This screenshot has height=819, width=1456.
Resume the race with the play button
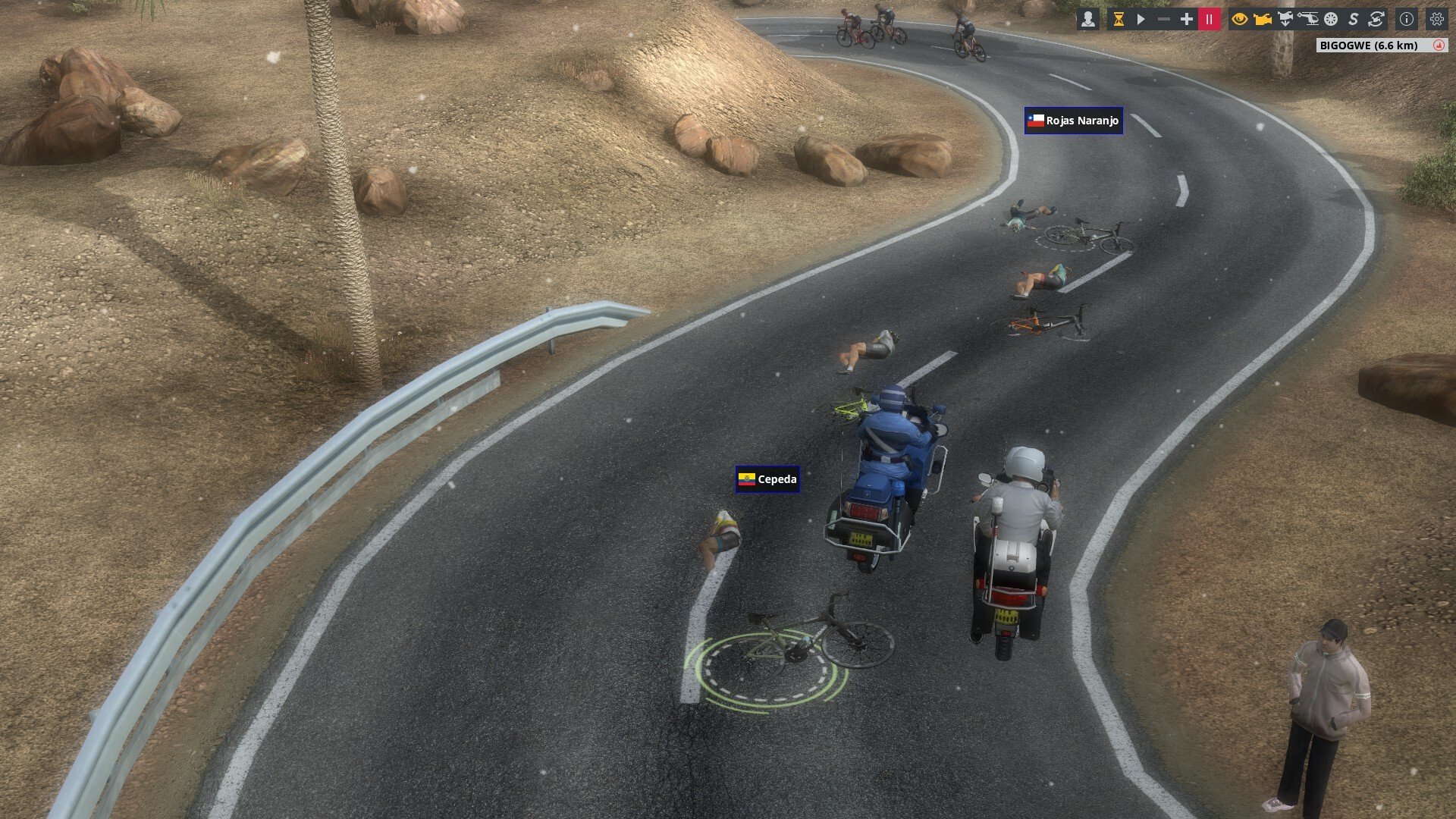(1141, 20)
